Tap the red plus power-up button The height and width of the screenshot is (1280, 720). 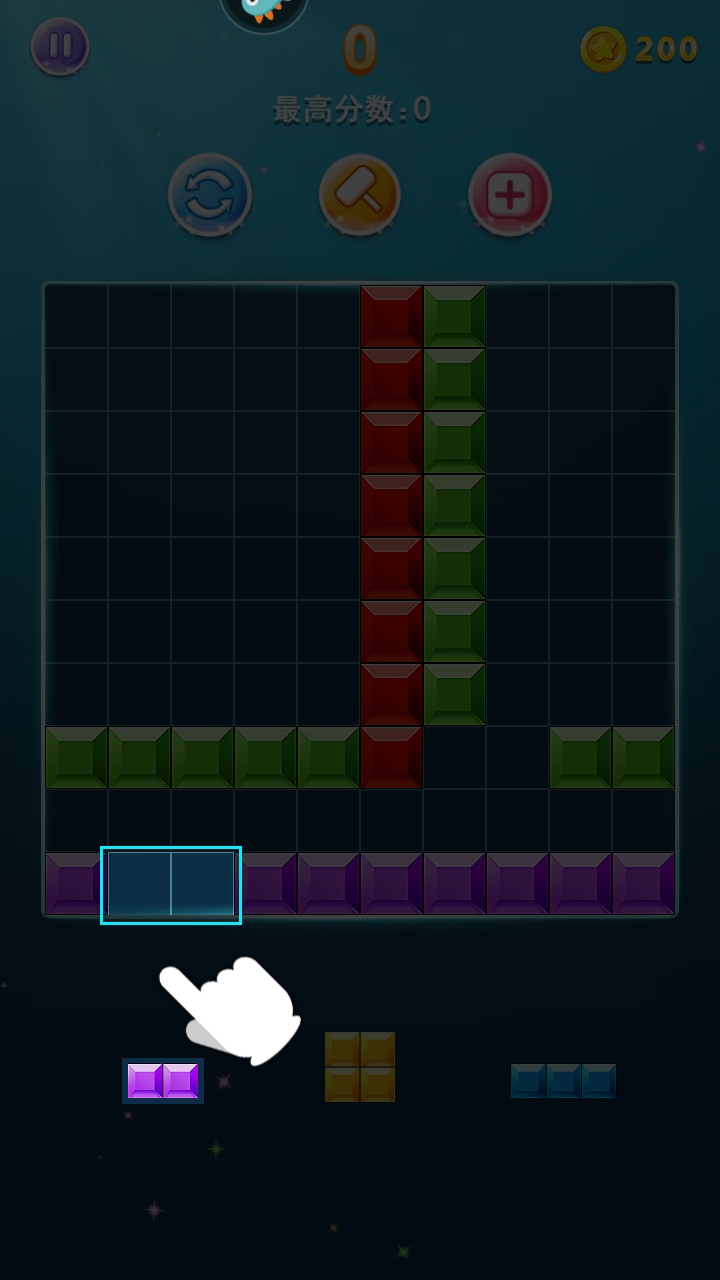(x=510, y=195)
